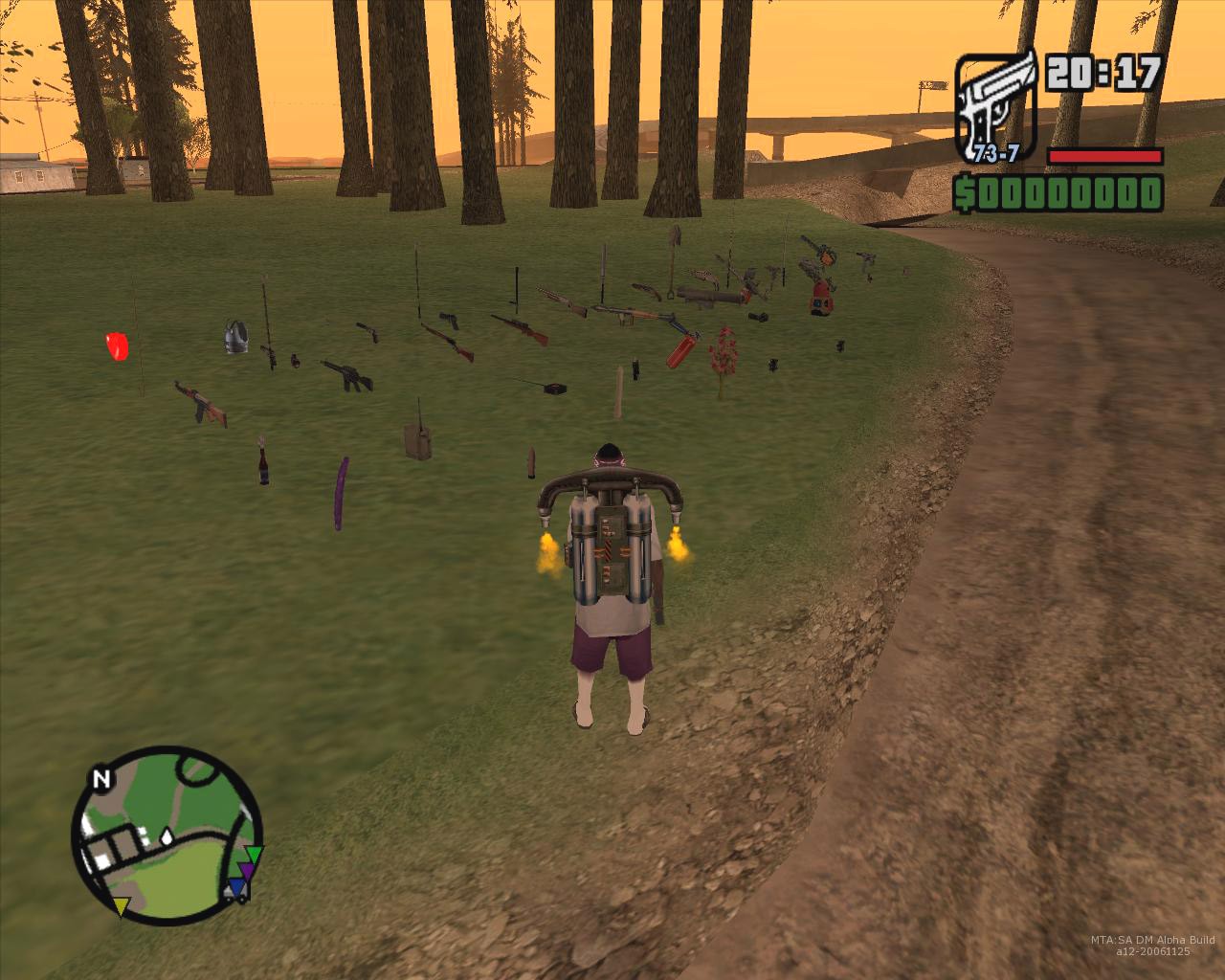
Task: Click the north N compass marker
Action: coord(100,779)
